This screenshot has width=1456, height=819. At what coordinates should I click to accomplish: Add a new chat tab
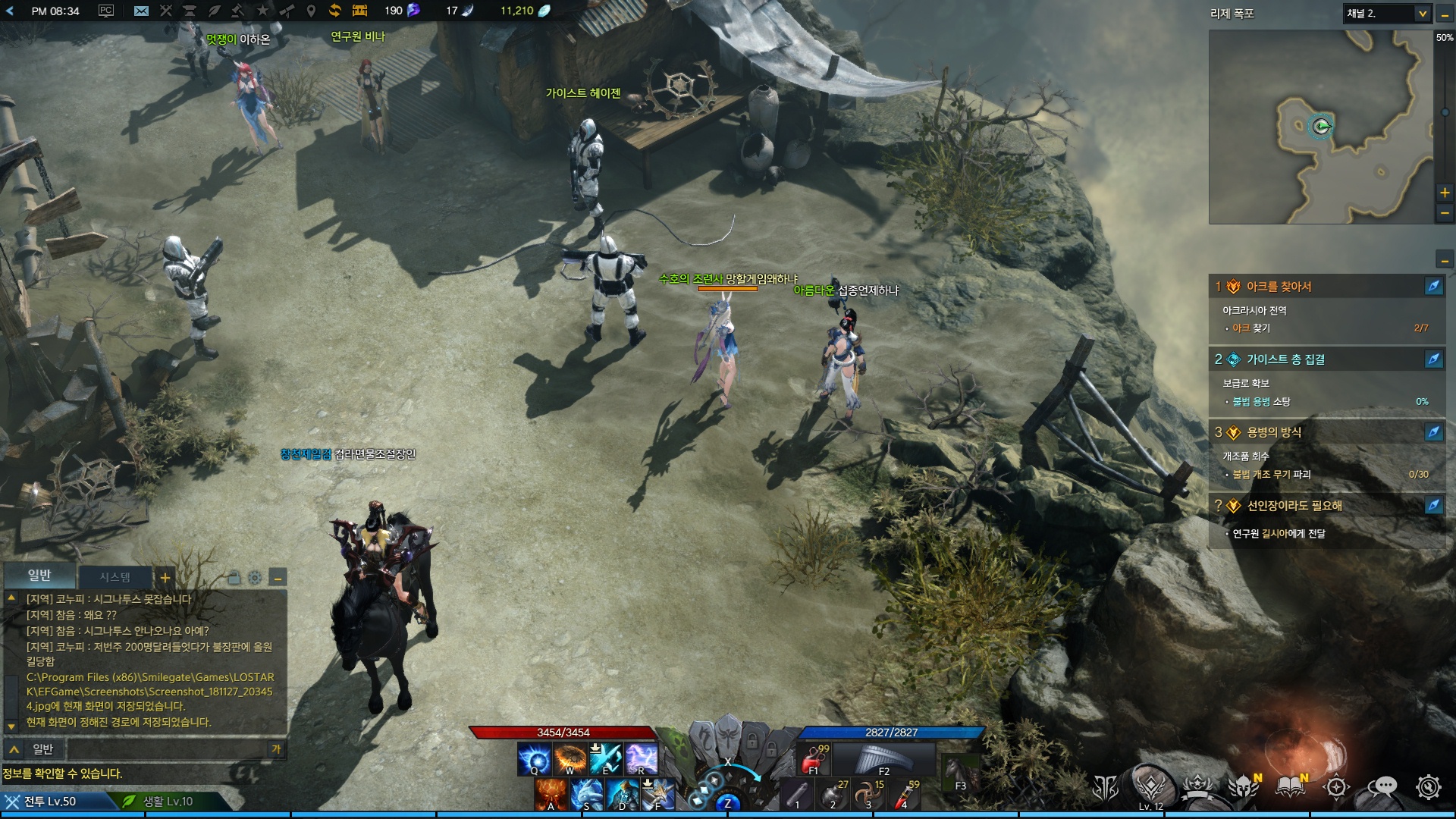(x=165, y=577)
